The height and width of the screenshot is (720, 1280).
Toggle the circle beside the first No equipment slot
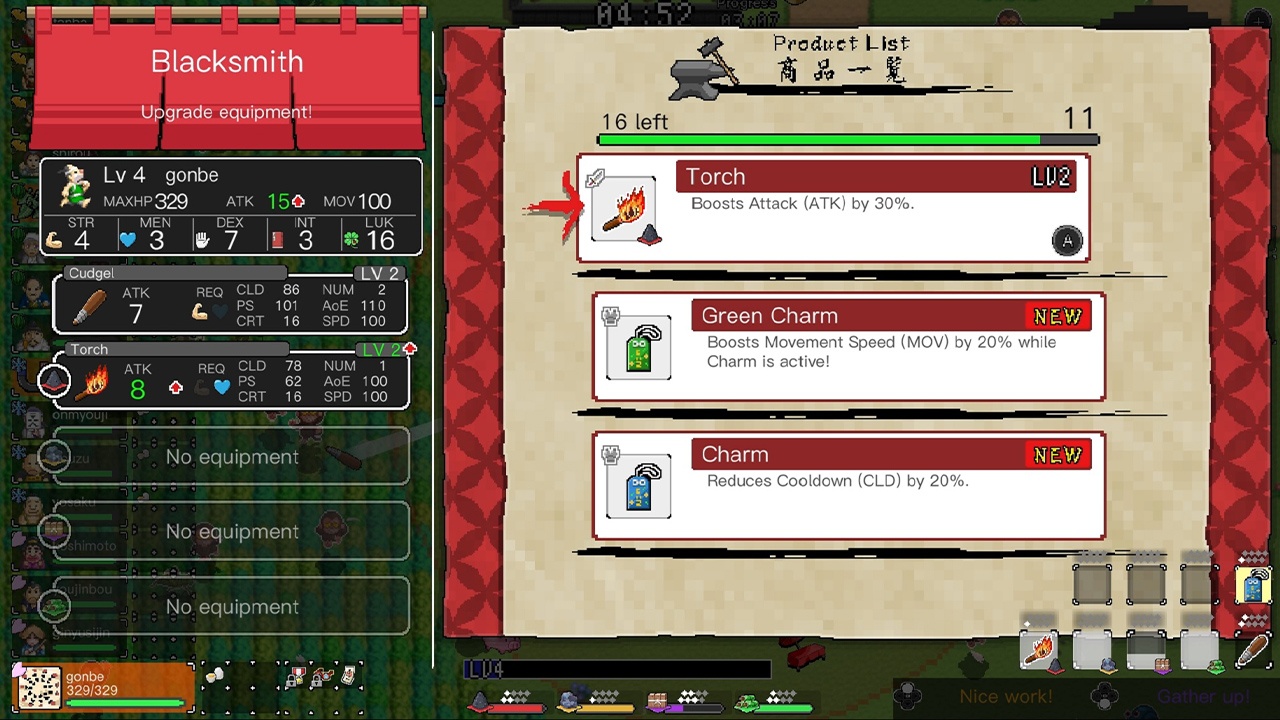tap(54, 457)
